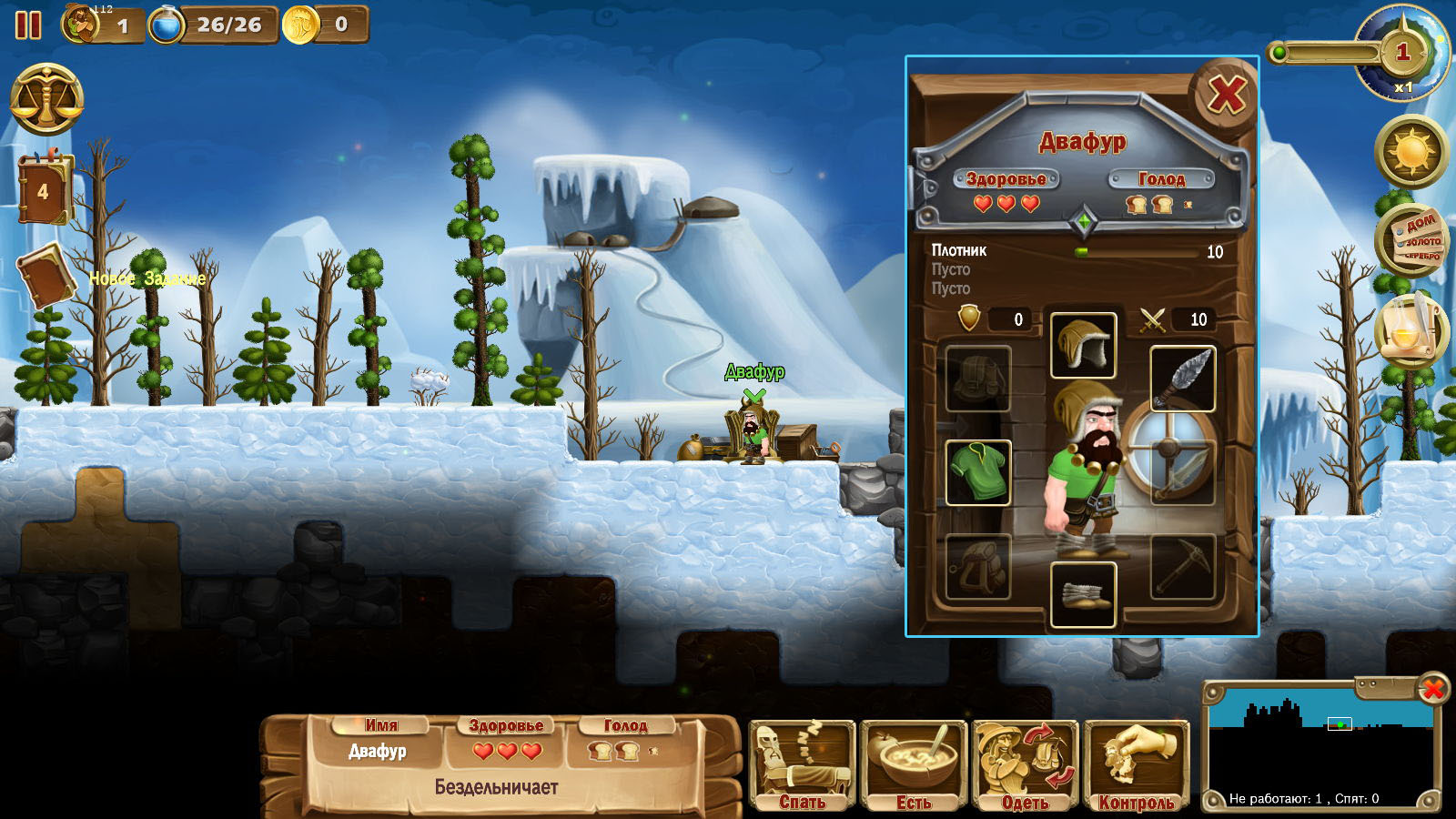The height and width of the screenshot is (819, 1456).
Task: Open the potion scroll spell icon
Action: click(1410, 329)
